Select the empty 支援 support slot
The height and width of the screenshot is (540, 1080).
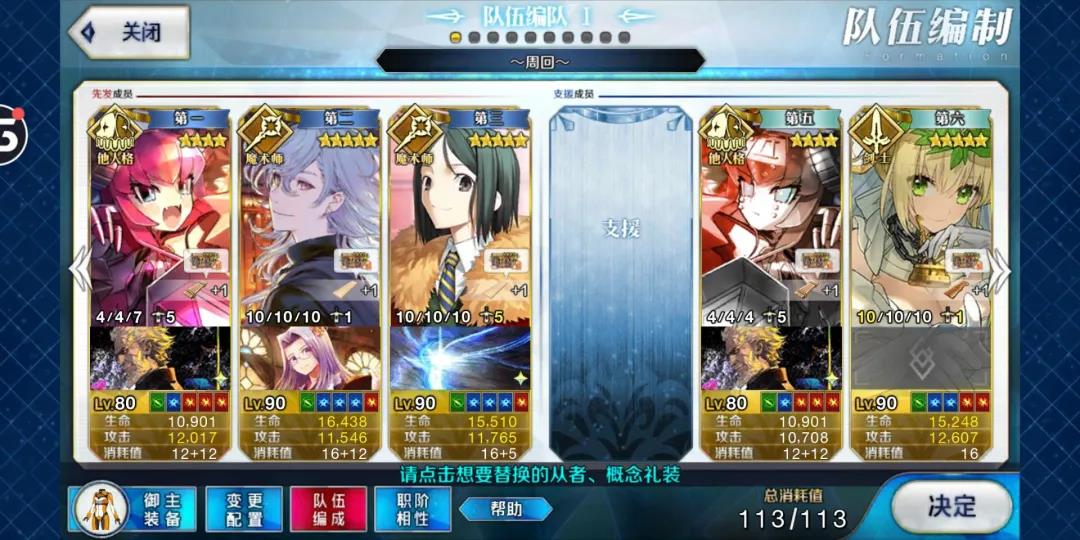pos(620,270)
